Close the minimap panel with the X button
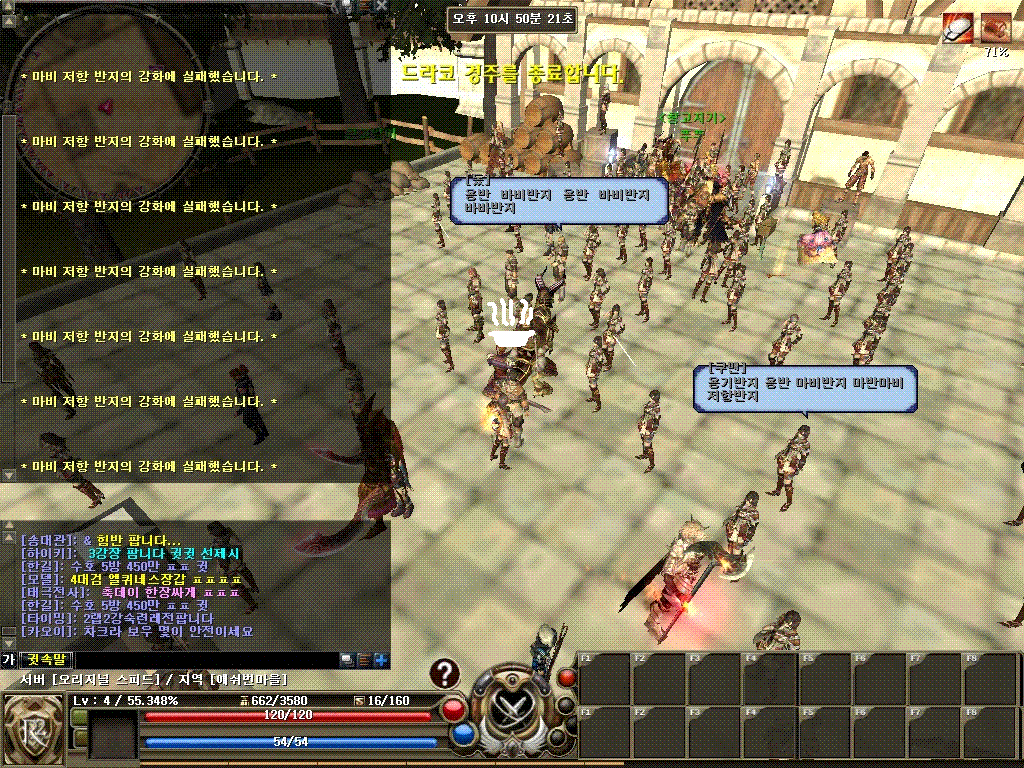 coord(383,6)
